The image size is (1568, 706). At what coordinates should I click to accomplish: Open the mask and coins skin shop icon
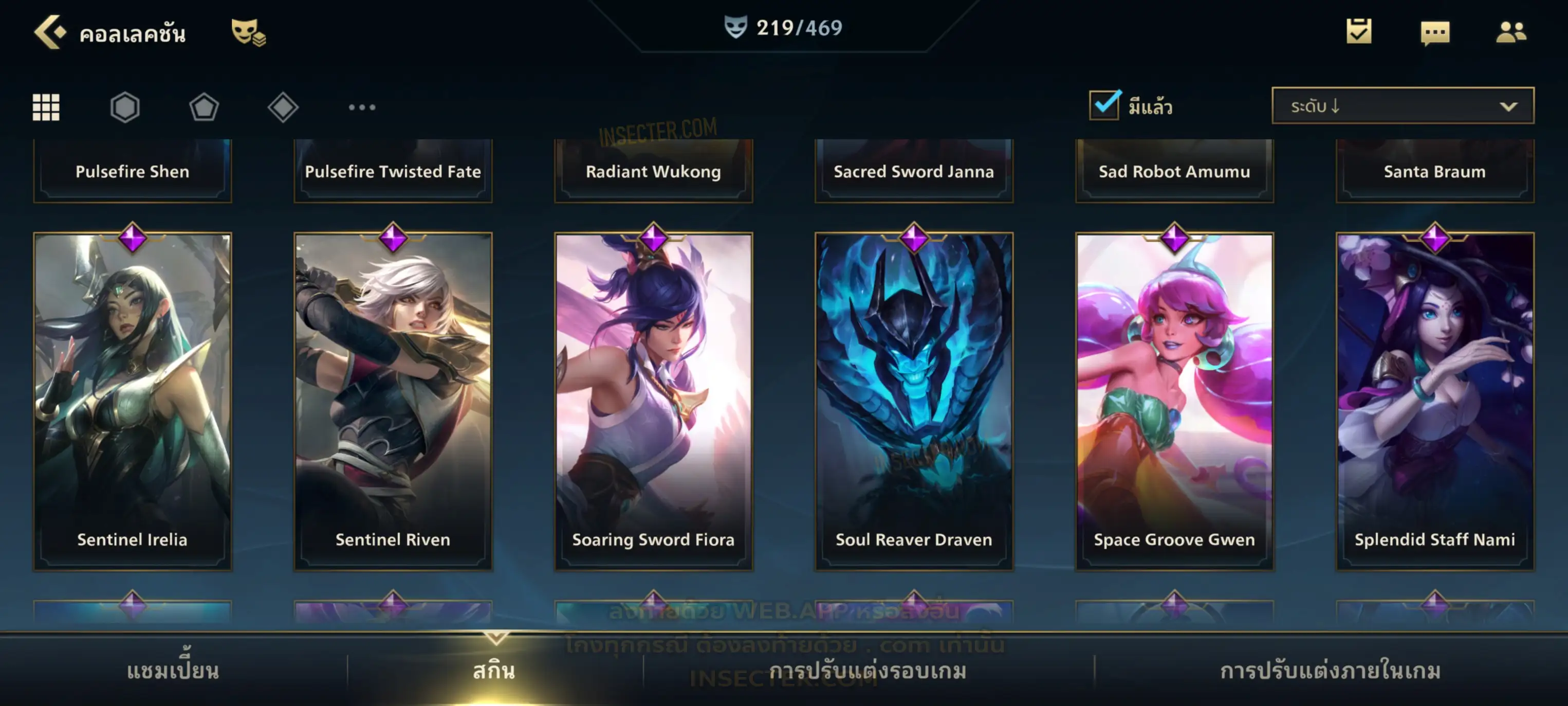[248, 32]
